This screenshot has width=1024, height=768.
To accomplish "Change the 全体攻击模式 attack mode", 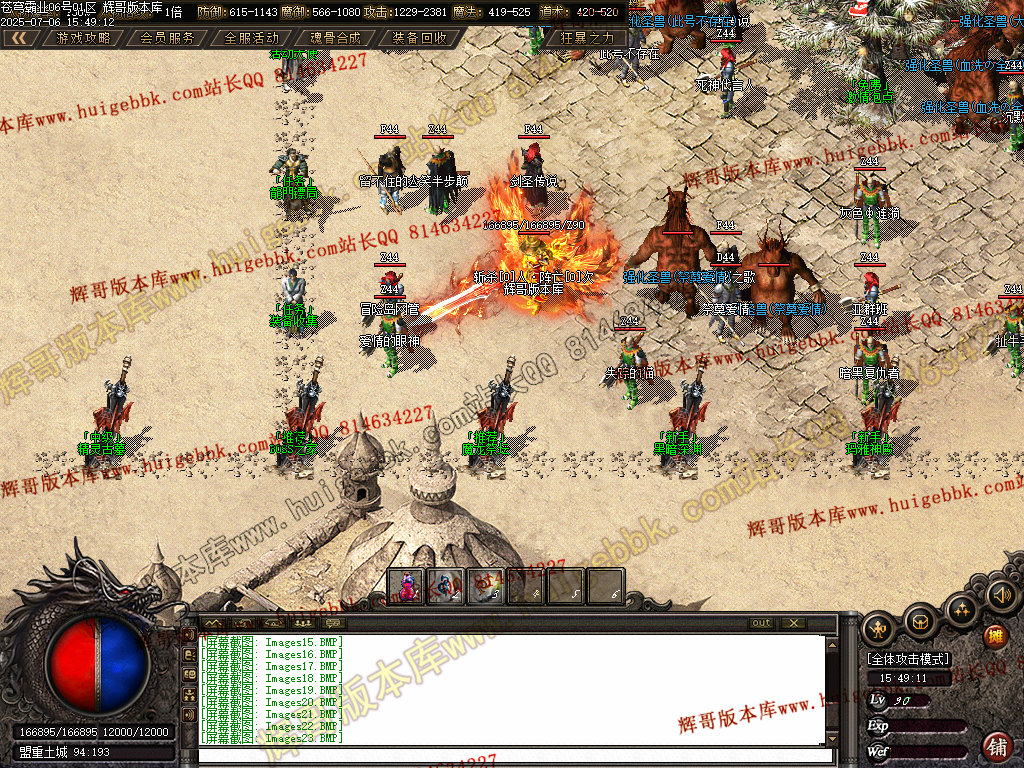I will pyautogui.click(x=908, y=660).
